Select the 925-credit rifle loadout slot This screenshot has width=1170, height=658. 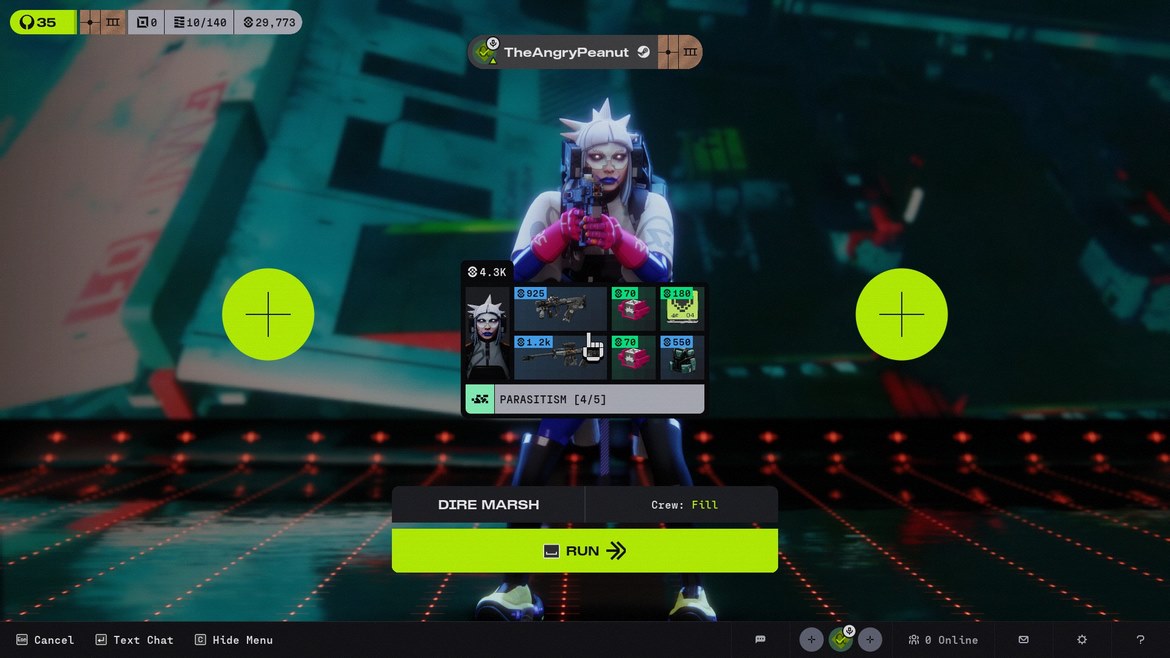tap(560, 308)
